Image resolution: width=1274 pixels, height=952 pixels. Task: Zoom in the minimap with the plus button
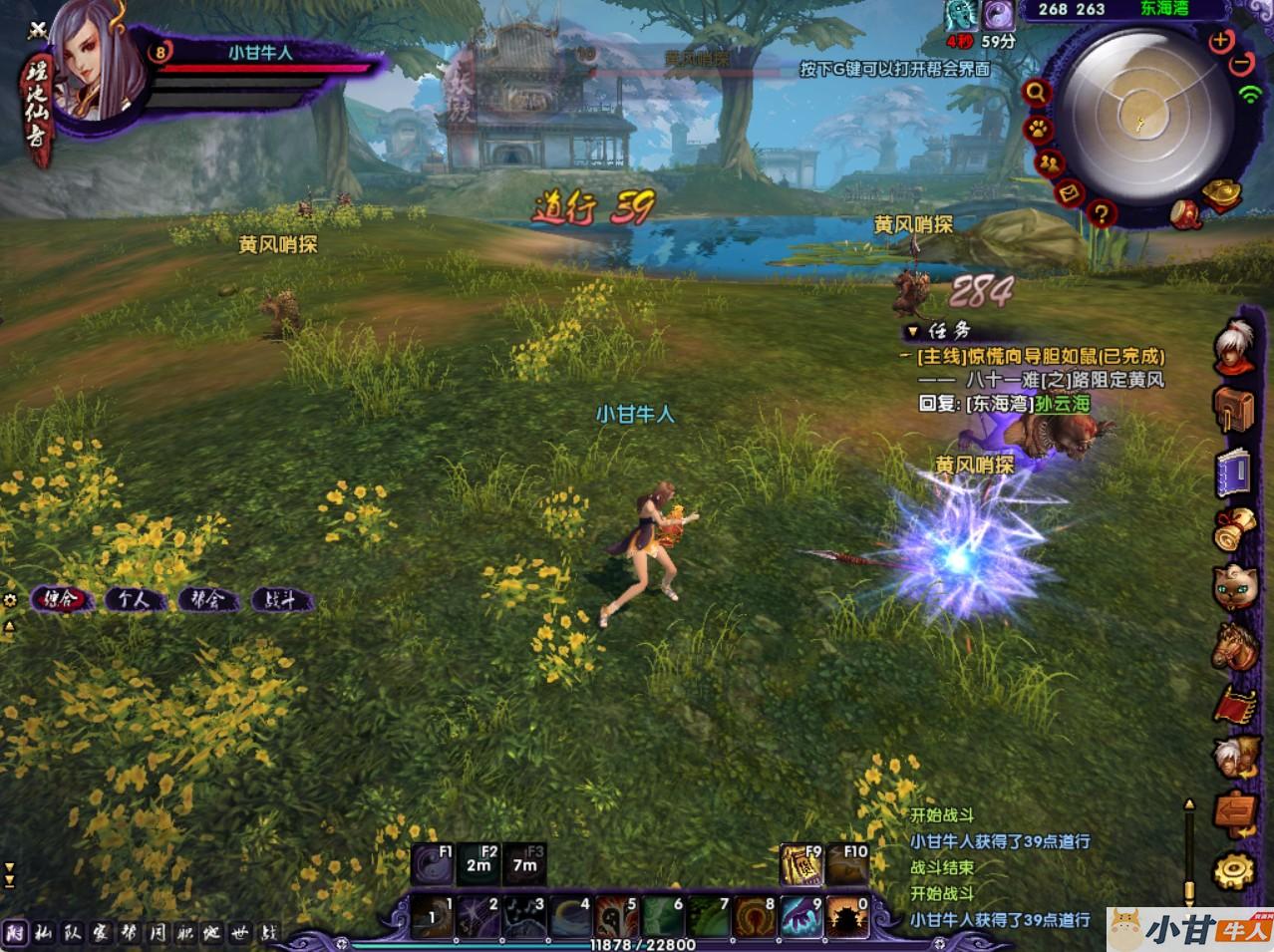coord(1220,41)
